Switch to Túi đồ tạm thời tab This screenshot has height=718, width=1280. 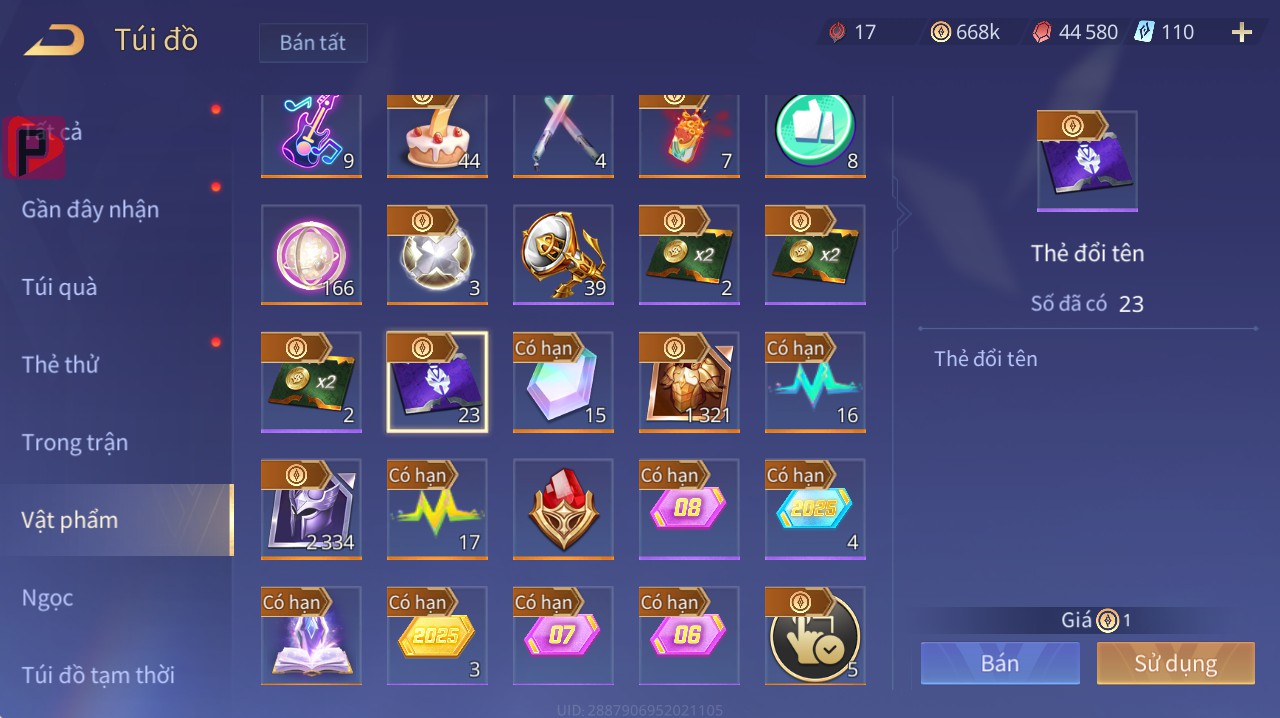click(98, 675)
